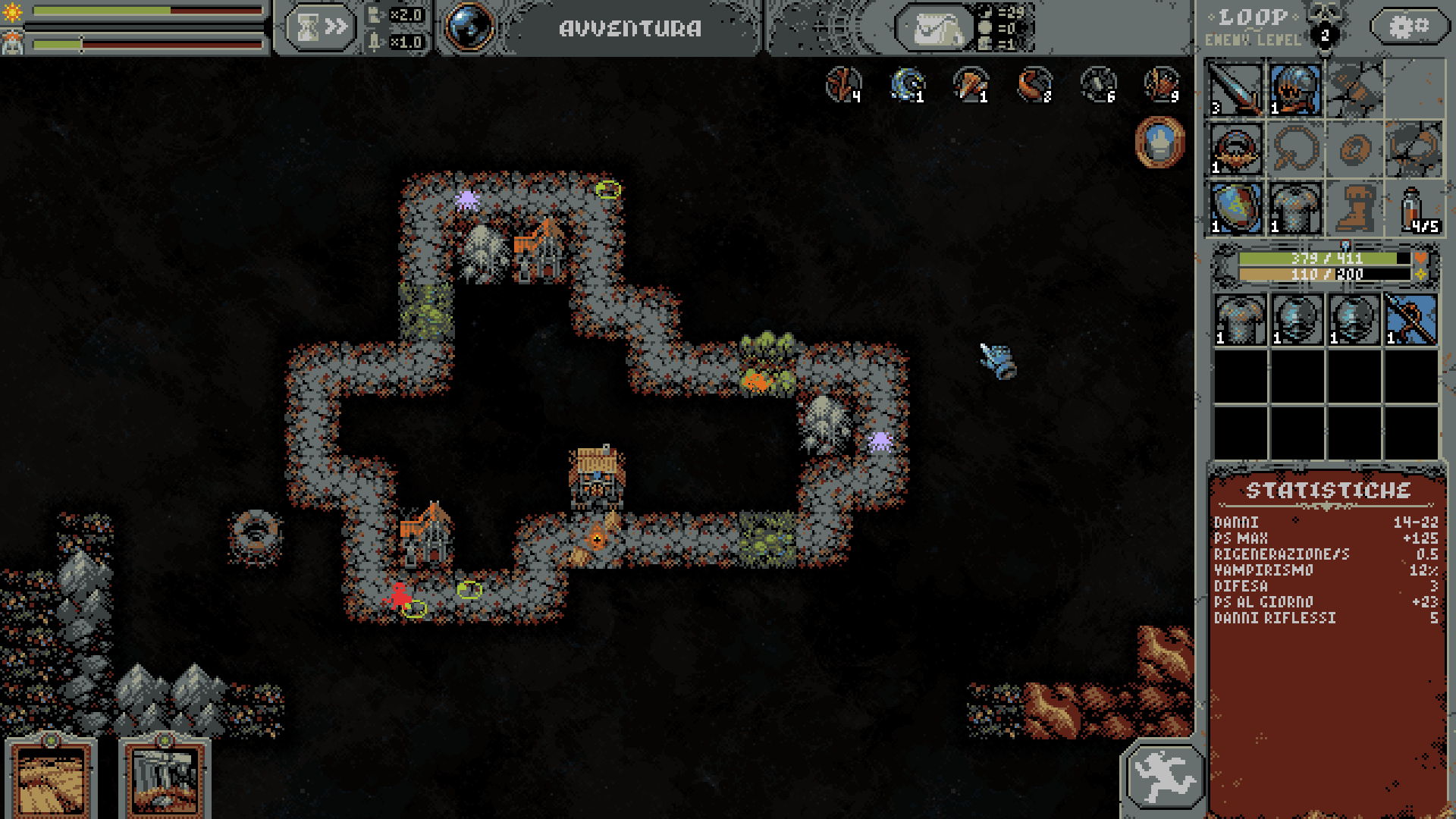Select the equipped sword slot
This screenshot has height=819, width=1456.
[x=1235, y=89]
